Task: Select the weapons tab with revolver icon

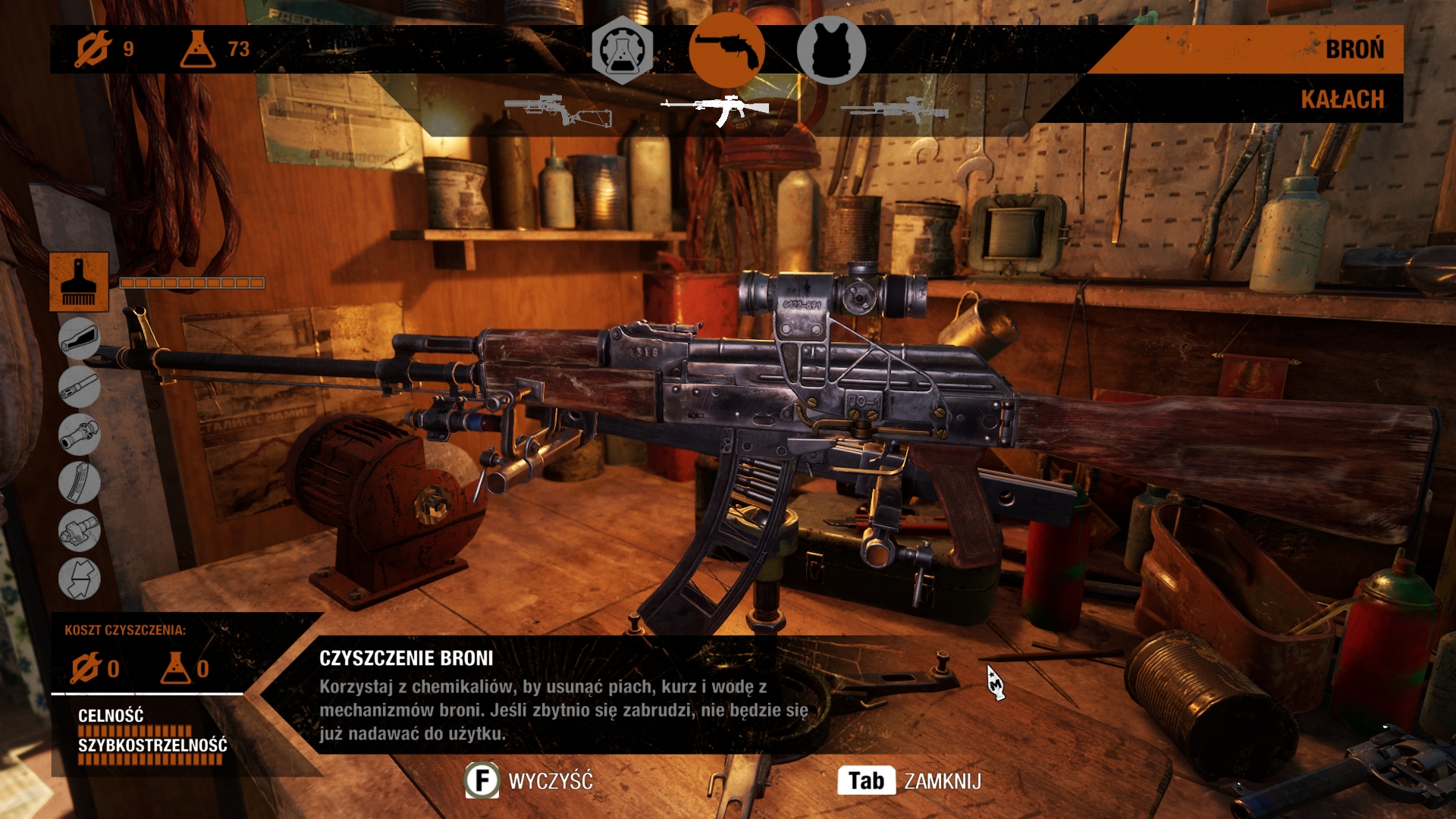Action: pos(726,49)
